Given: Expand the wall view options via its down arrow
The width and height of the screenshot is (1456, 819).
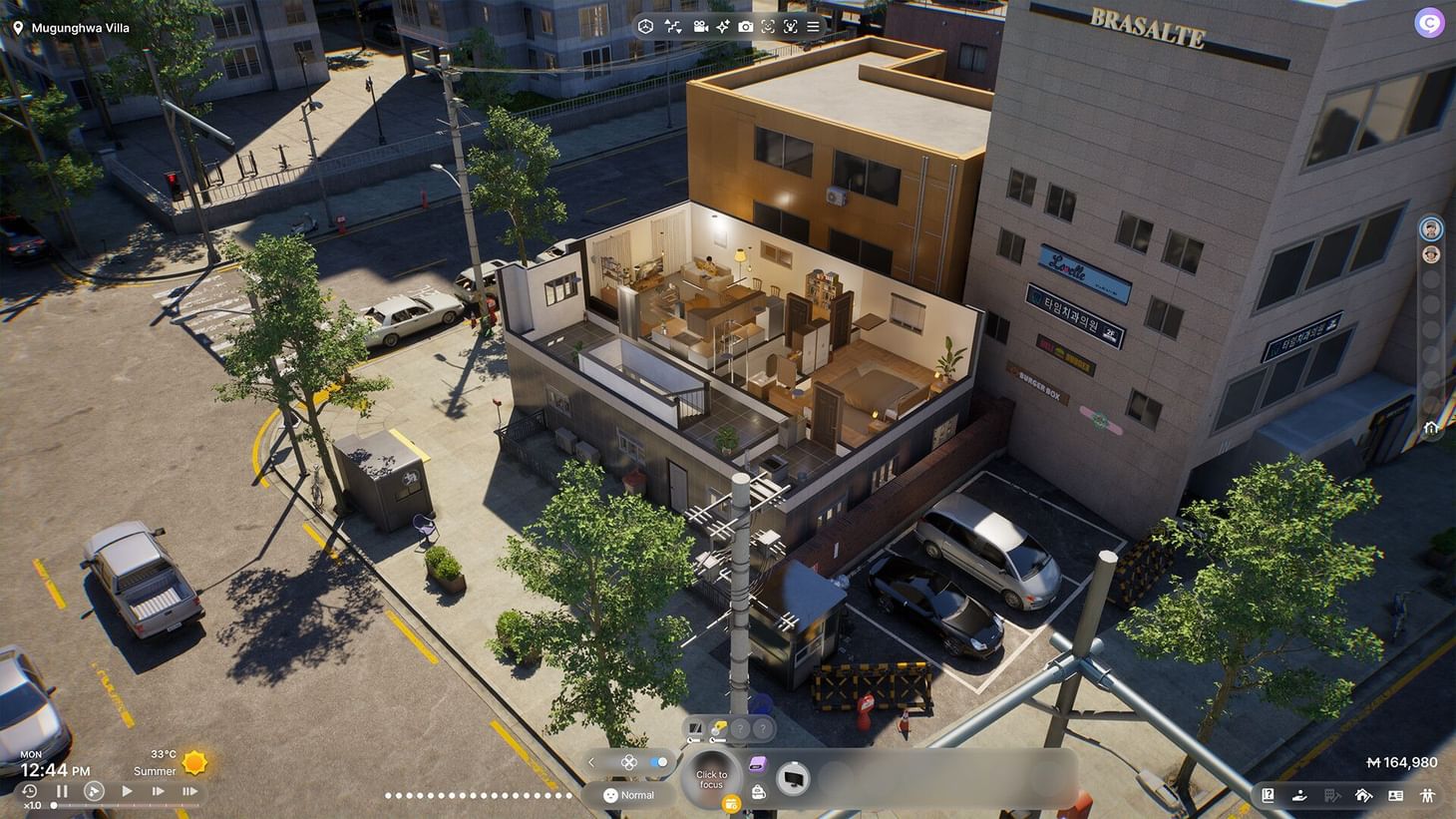Looking at the screenshot, I should pos(681,32).
